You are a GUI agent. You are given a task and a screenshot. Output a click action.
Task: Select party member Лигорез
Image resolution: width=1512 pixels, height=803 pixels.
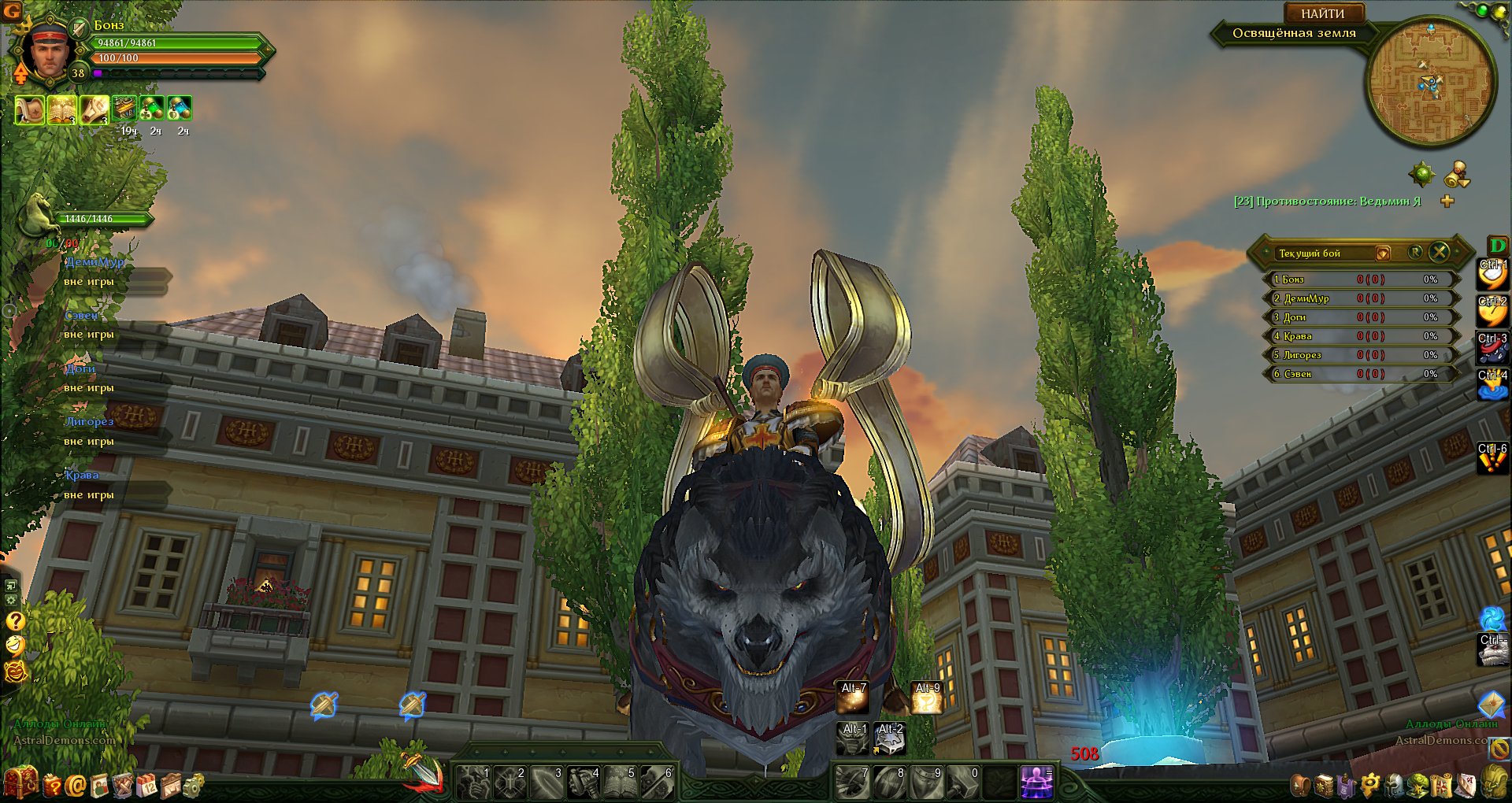pos(89,422)
